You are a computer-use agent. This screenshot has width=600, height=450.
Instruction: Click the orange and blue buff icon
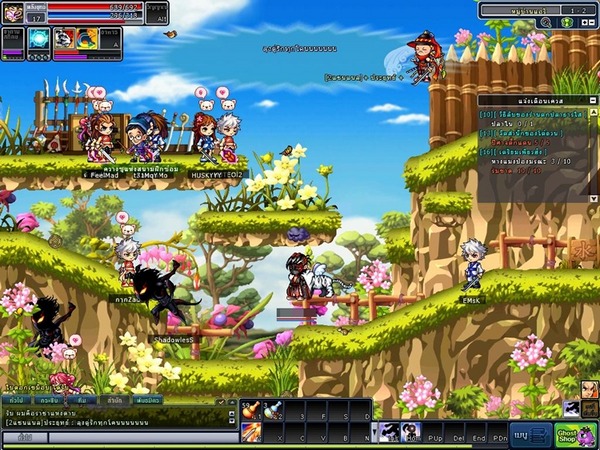click(87, 38)
